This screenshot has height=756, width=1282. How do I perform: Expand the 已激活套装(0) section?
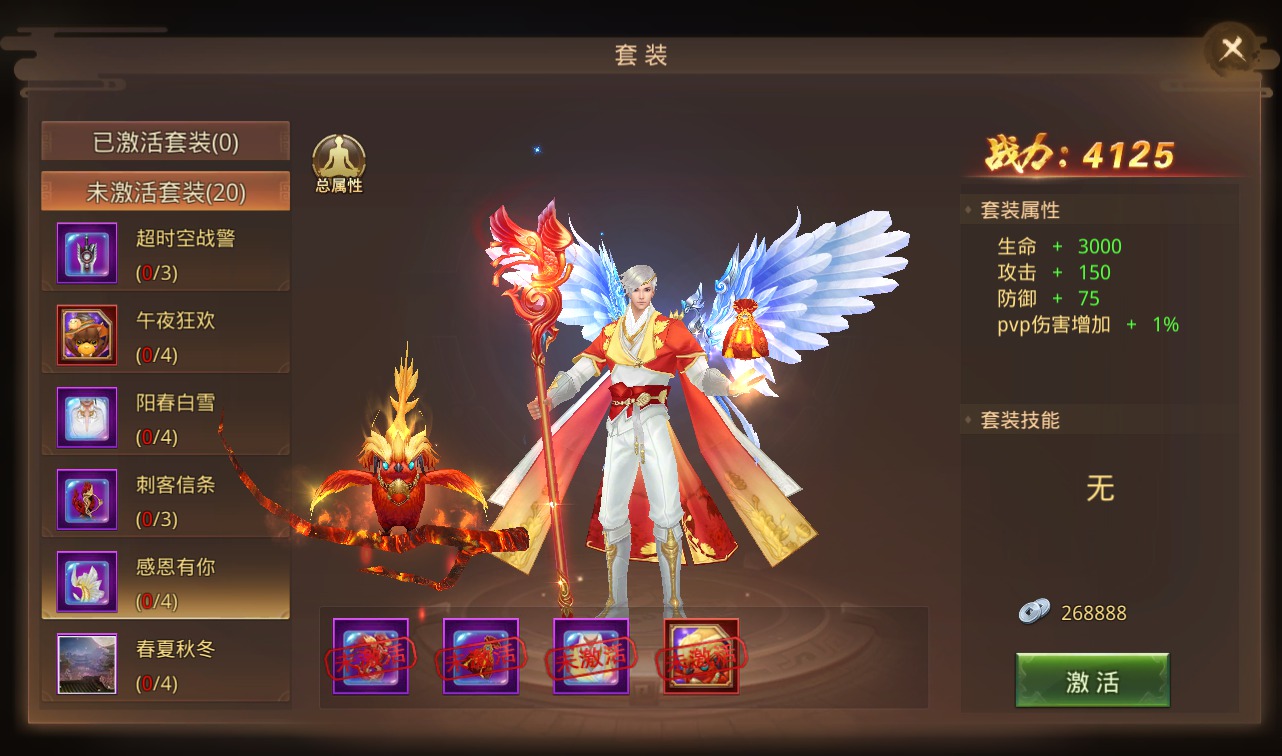click(x=166, y=142)
